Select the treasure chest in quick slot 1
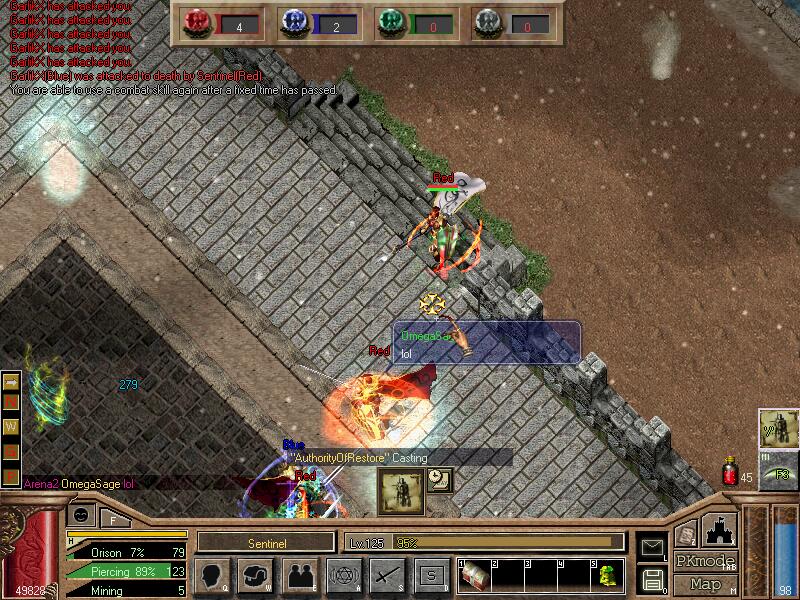This screenshot has height=600, width=800. [x=475, y=576]
